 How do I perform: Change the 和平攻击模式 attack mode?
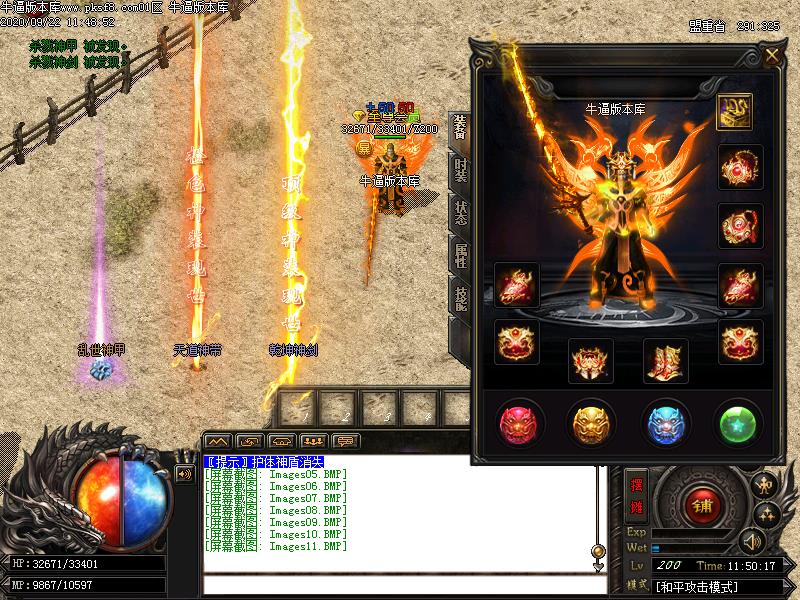700,585
